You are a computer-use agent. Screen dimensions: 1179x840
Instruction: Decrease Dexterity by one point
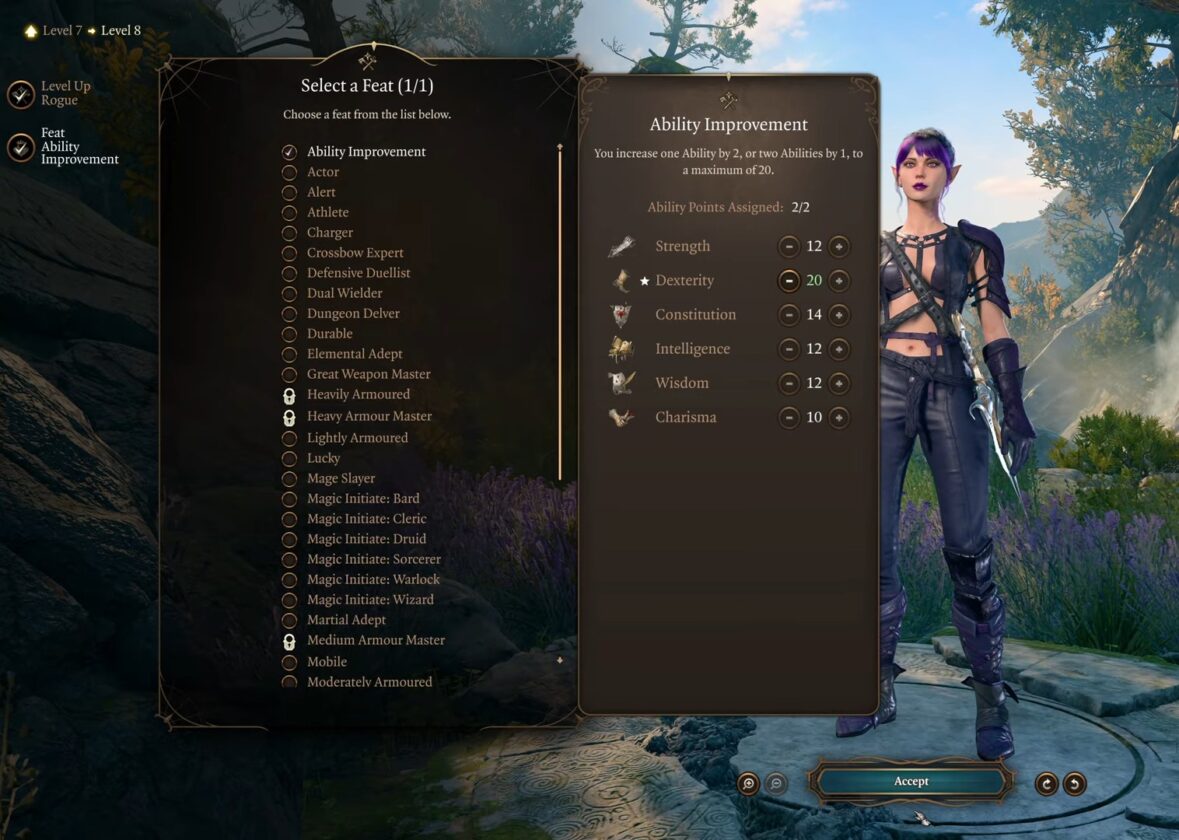click(x=789, y=281)
